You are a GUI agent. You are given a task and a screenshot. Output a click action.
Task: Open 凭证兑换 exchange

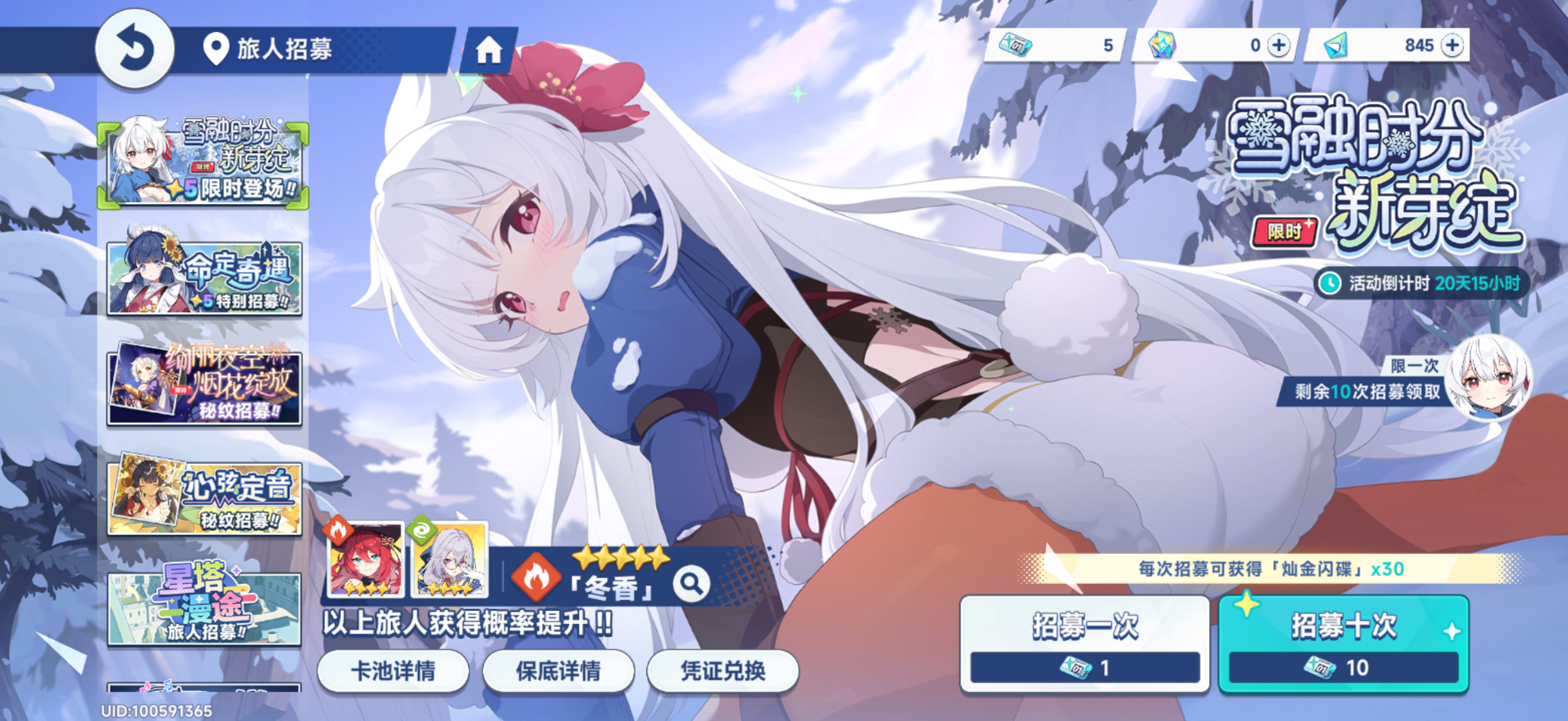[x=724, y=671]
